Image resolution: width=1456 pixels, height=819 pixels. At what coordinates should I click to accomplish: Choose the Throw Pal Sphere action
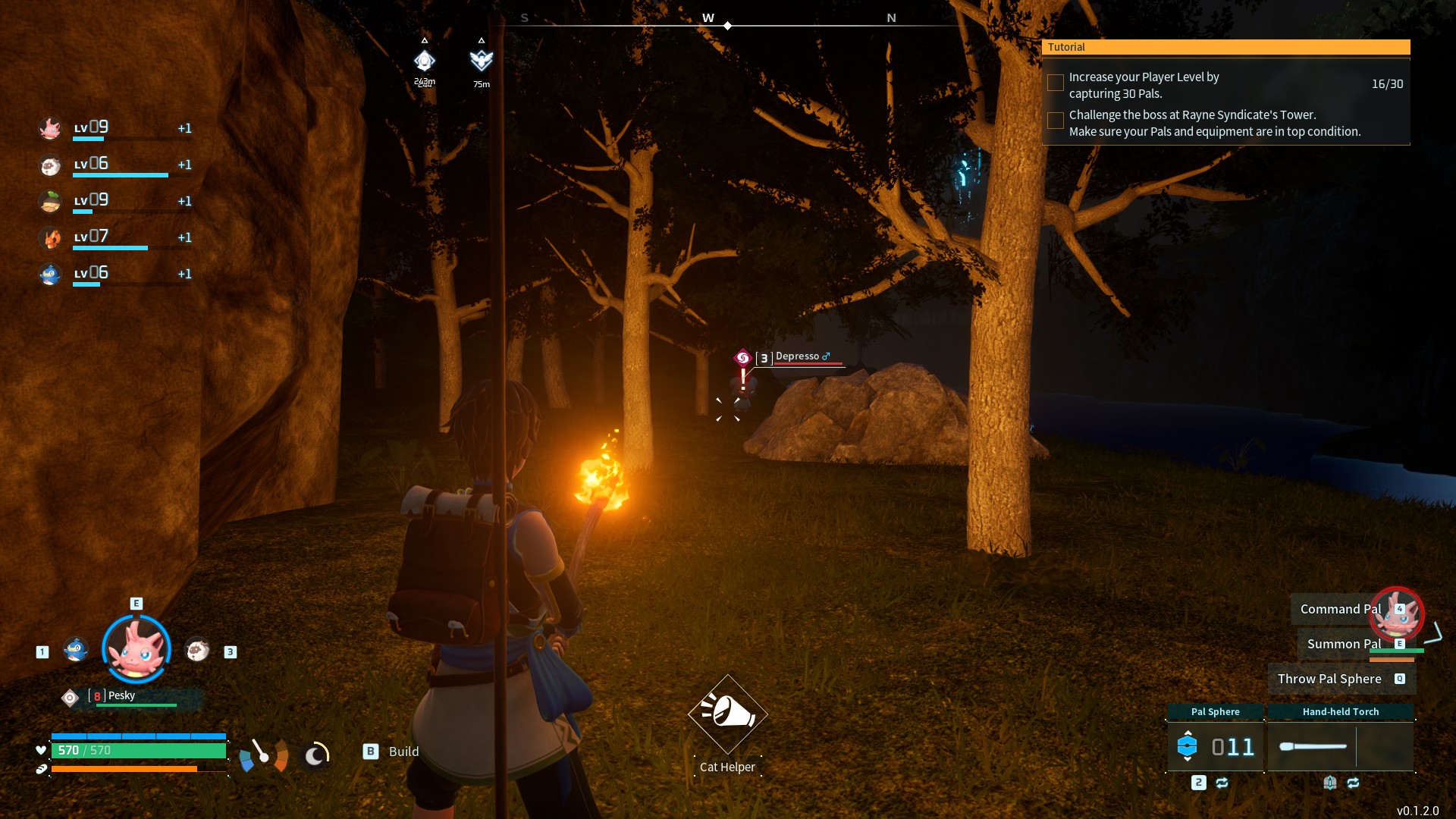coord(1329,679)
